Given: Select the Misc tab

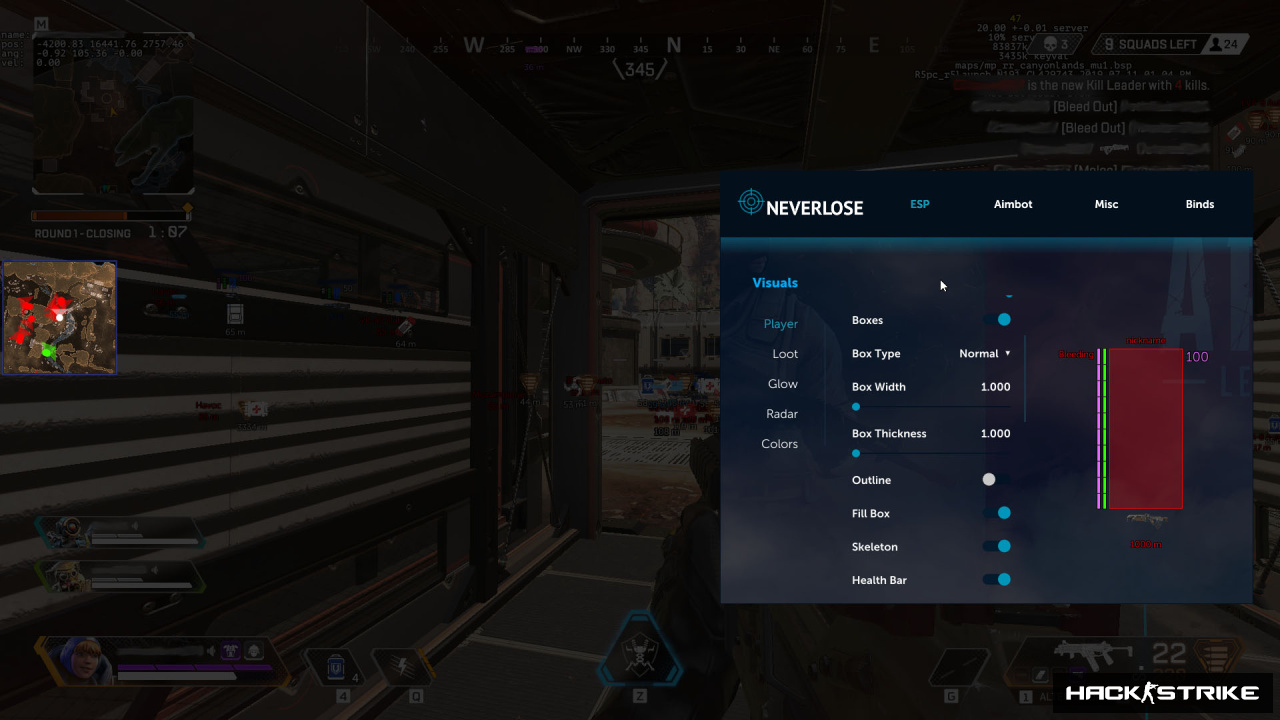Looking at the screenshot, I should (x=1106, y=204).
